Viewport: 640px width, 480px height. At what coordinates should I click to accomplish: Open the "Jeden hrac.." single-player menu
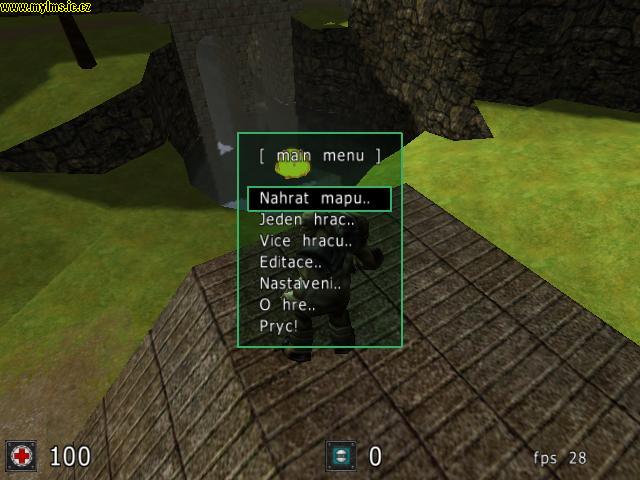click(x=307, y=220)
